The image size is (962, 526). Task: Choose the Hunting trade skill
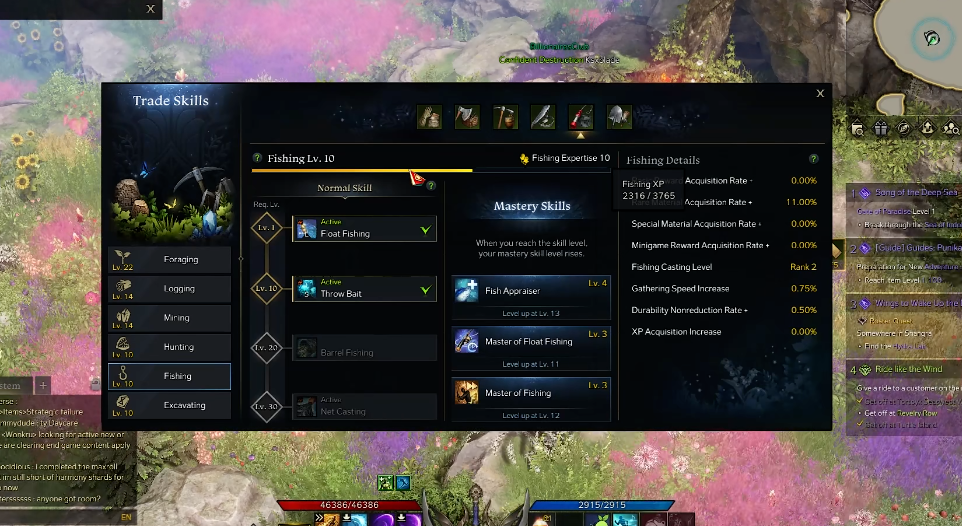(x=170, y=347)
